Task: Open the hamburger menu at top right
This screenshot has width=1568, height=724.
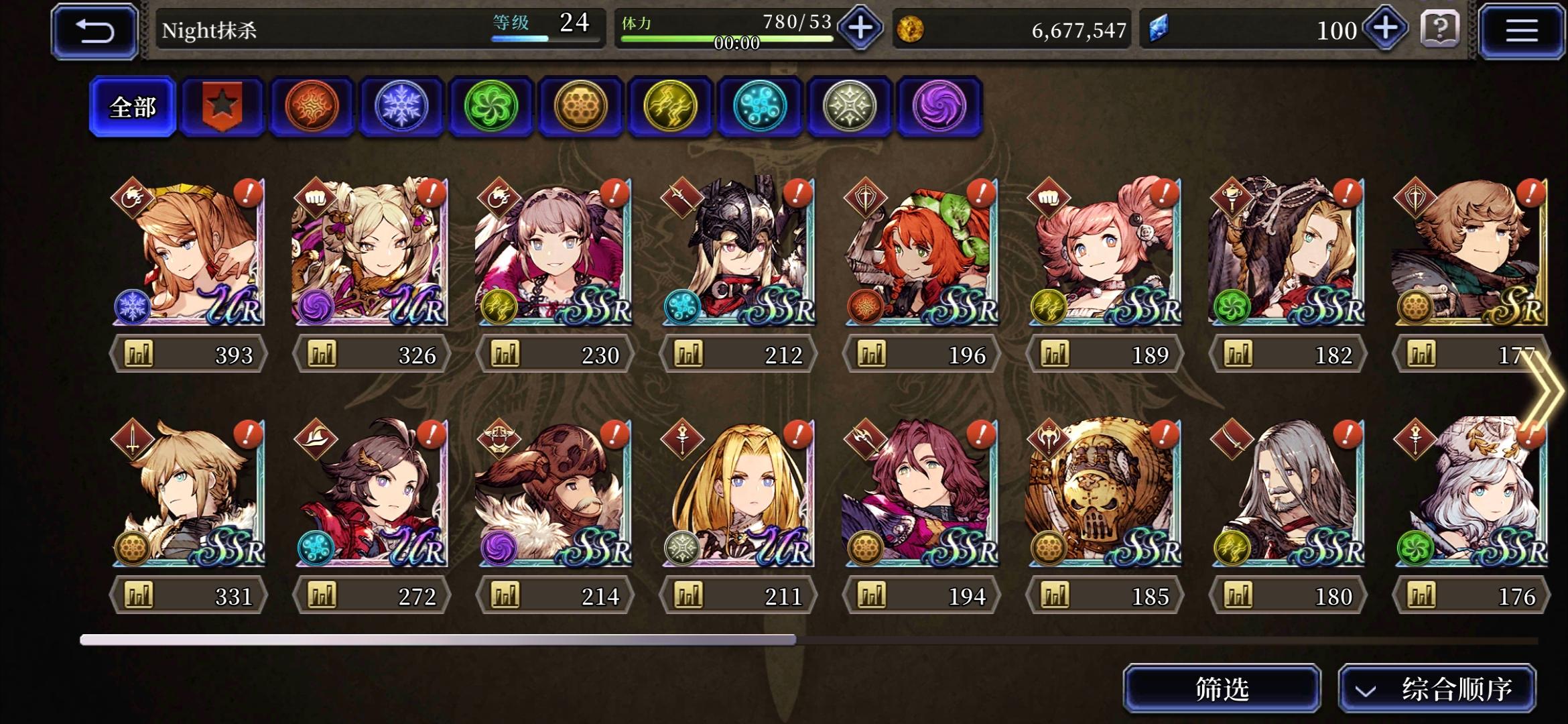Action: coord(1521,29)
